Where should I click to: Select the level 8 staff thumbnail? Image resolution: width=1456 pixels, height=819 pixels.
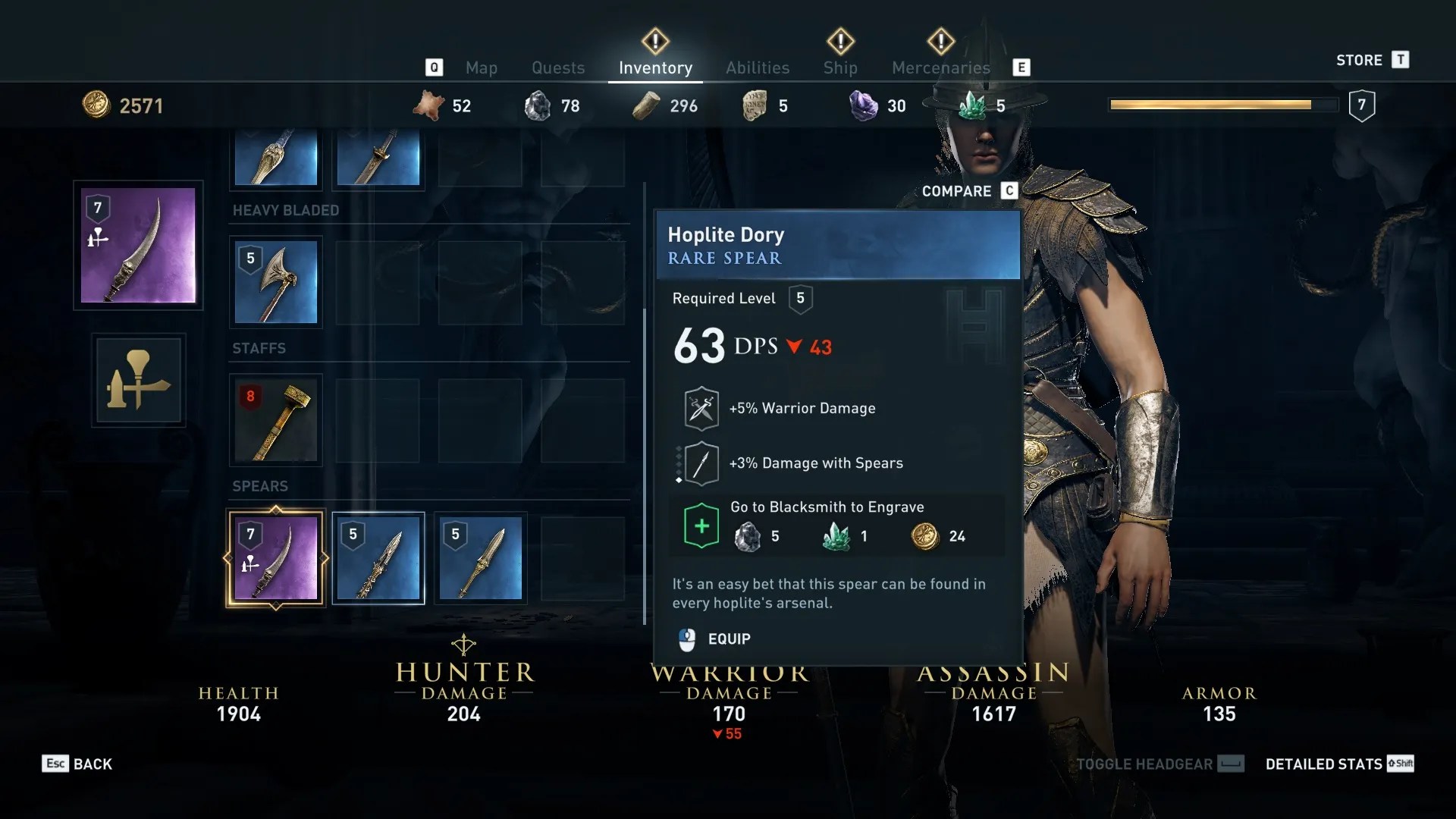coord(275,420)
